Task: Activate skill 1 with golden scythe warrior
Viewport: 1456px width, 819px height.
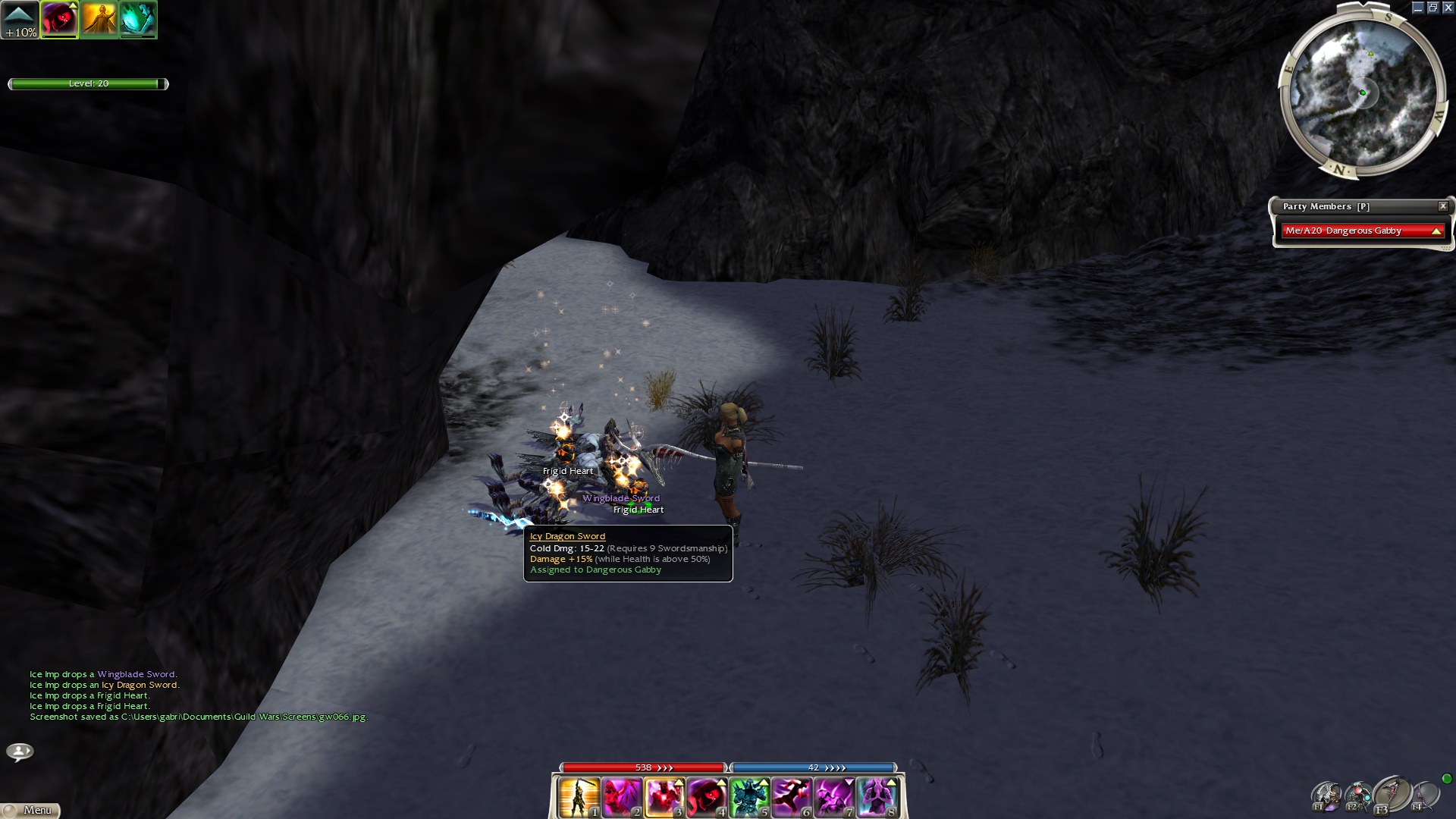Action: tap(579, 797)
